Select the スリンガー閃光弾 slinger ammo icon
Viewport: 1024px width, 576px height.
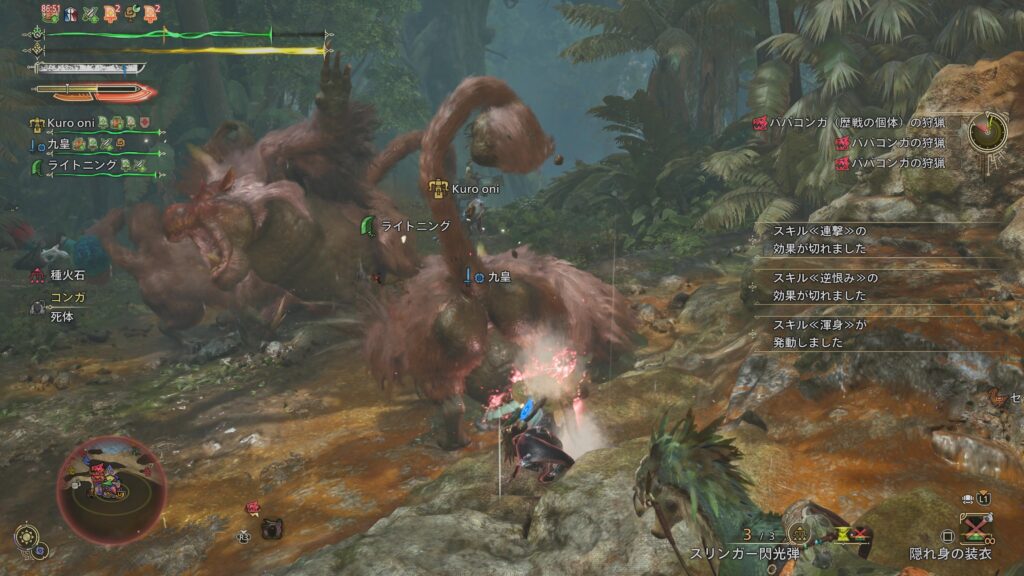pyautogui.click(x=800, y=533)
